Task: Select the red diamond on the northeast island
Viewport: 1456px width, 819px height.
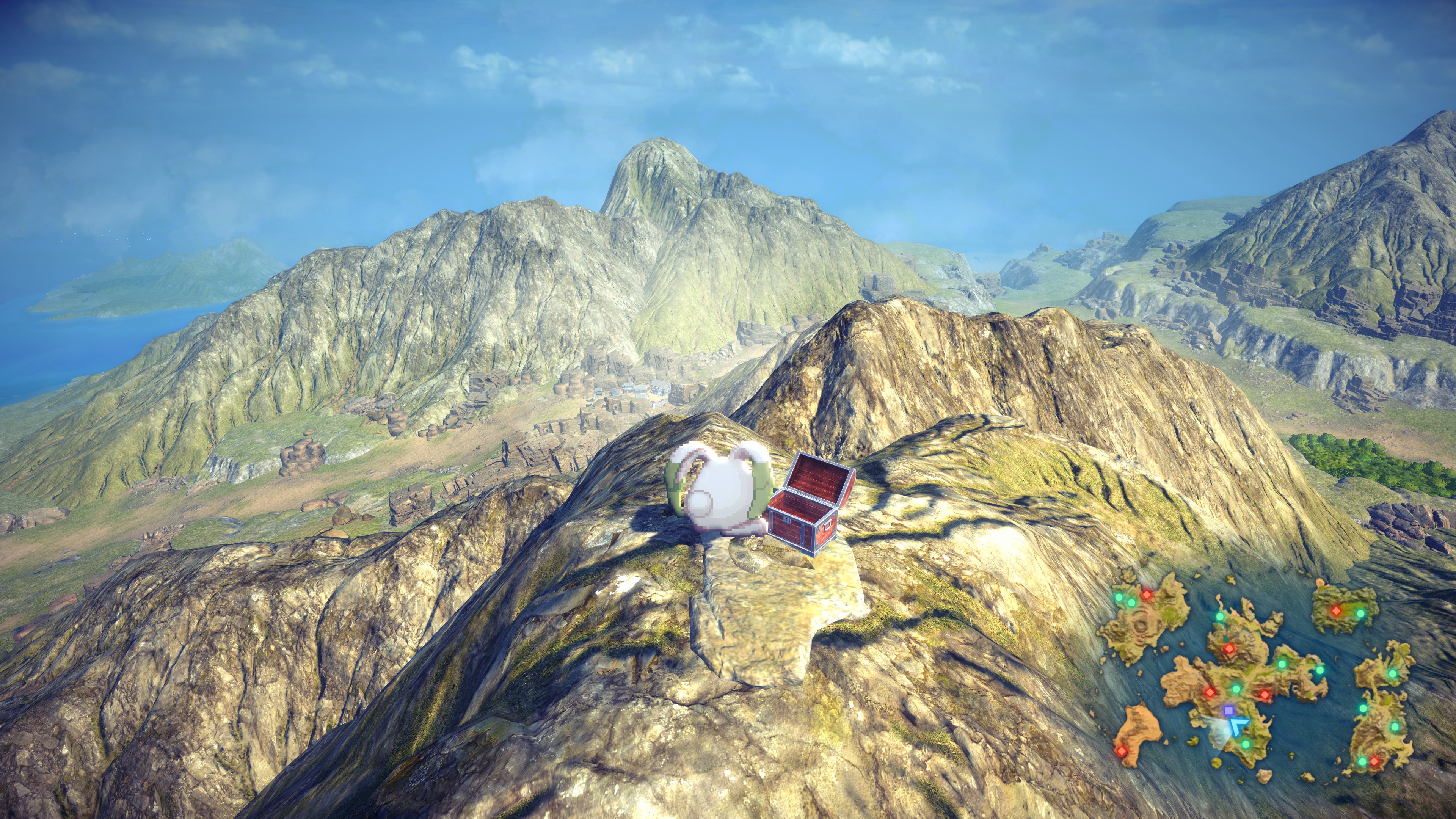Action: pyautogui.click(x=1336, y=611)
